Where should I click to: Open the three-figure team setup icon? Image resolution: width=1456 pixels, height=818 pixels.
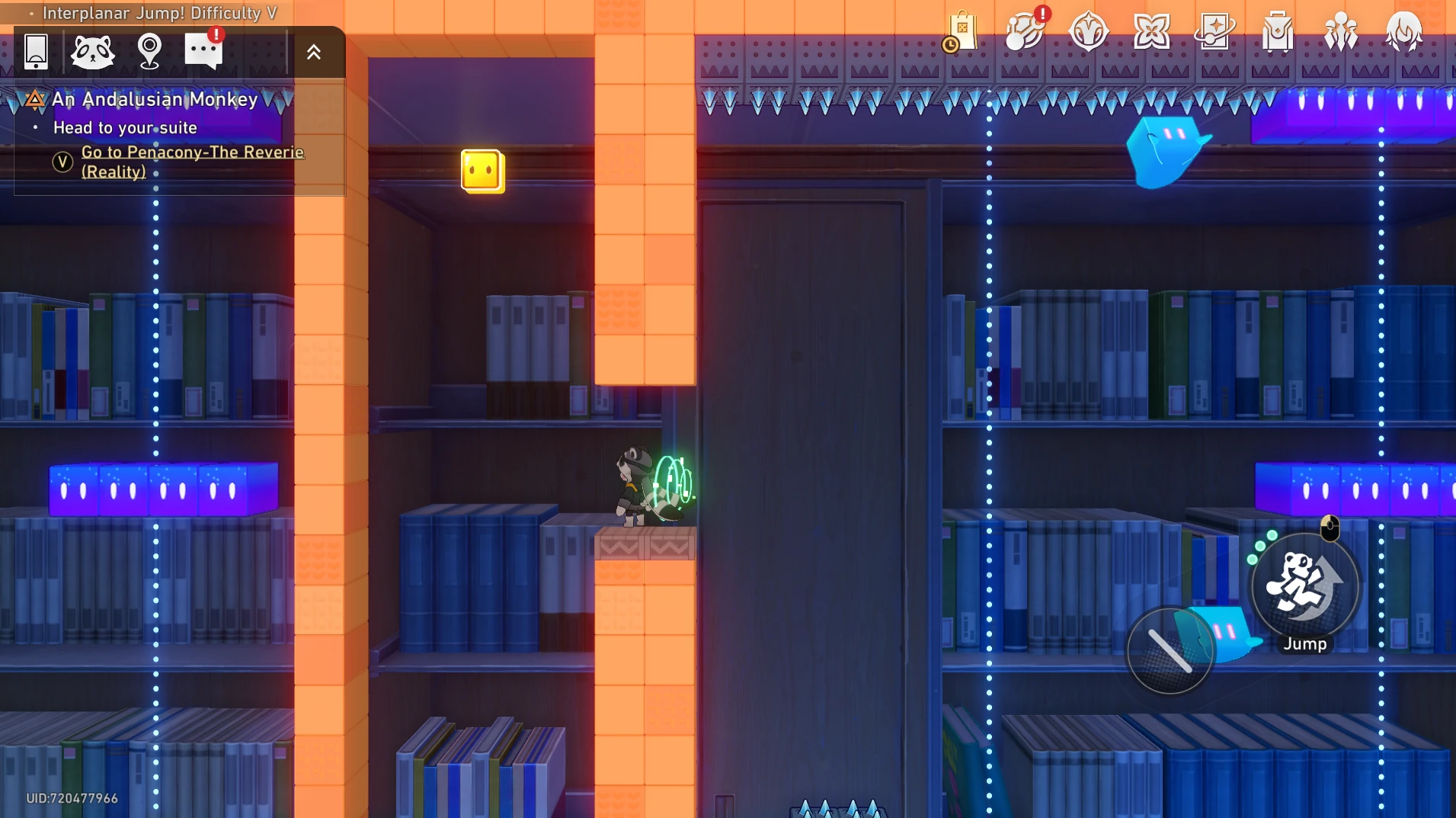click(1340, 33)
